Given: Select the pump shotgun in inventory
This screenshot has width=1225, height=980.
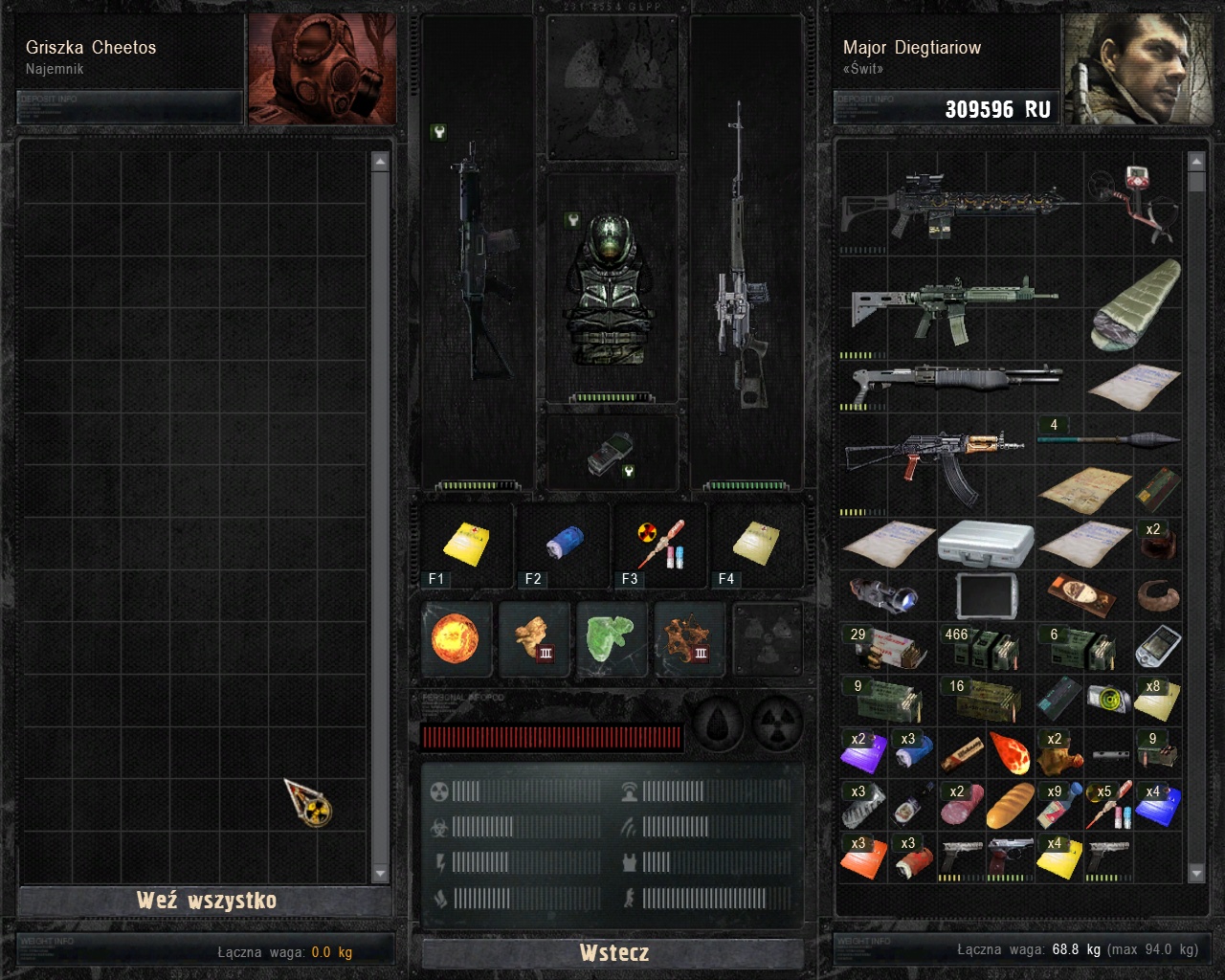Looking at the screenshot, I should point(952,383).
